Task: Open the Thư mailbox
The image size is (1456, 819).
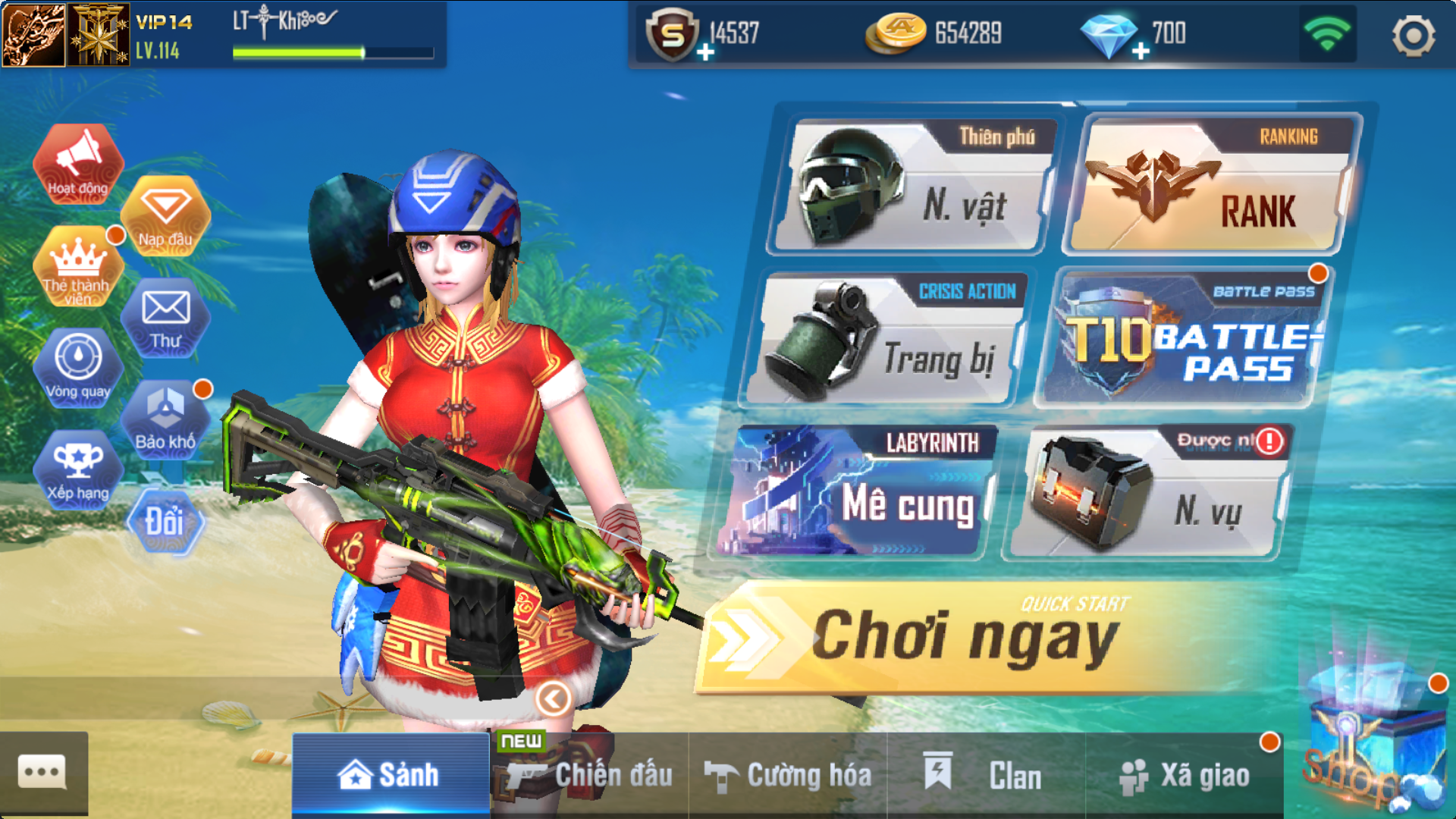Action: (x=165, y=318)
